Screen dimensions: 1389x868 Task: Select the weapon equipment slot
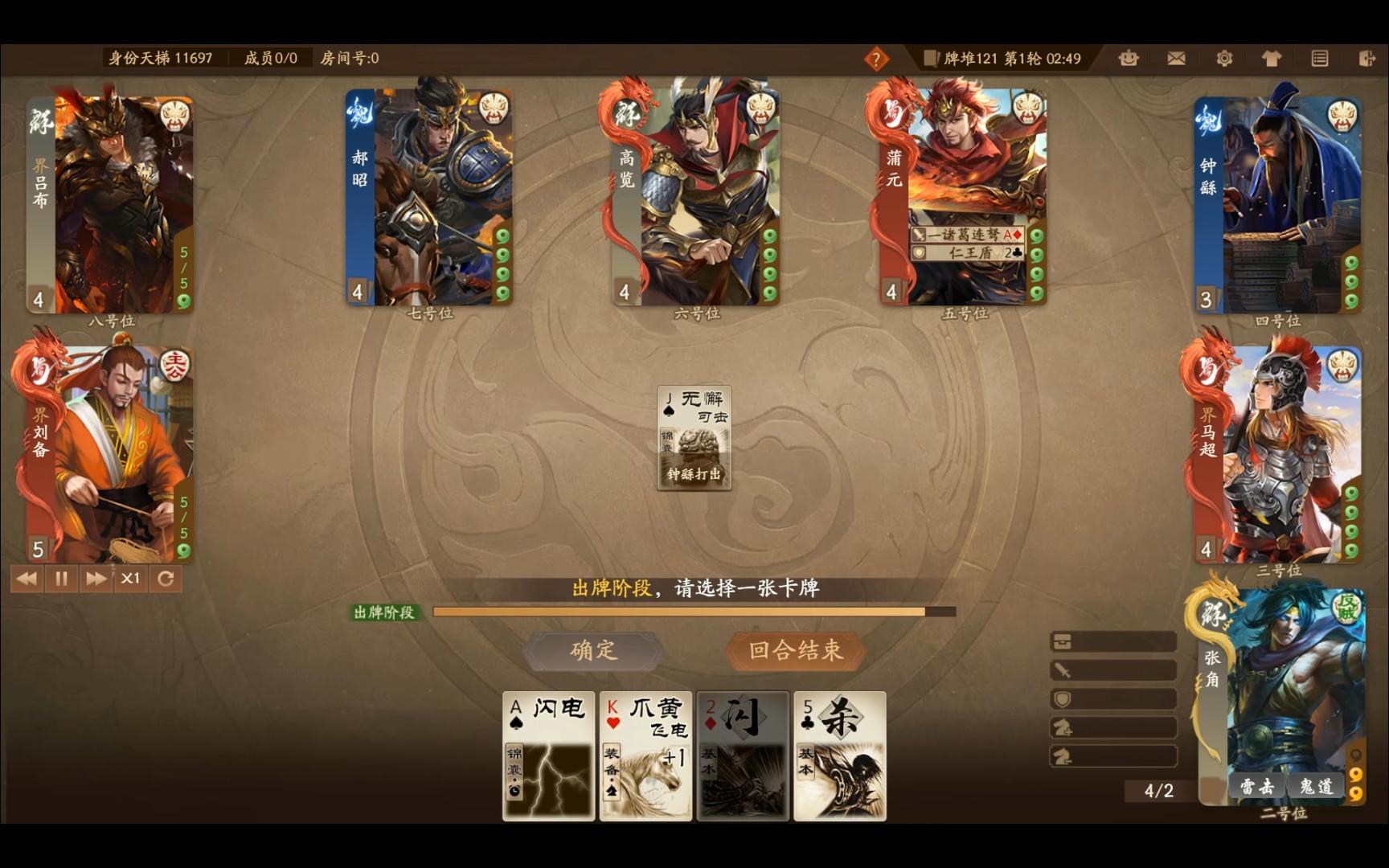1113,669
